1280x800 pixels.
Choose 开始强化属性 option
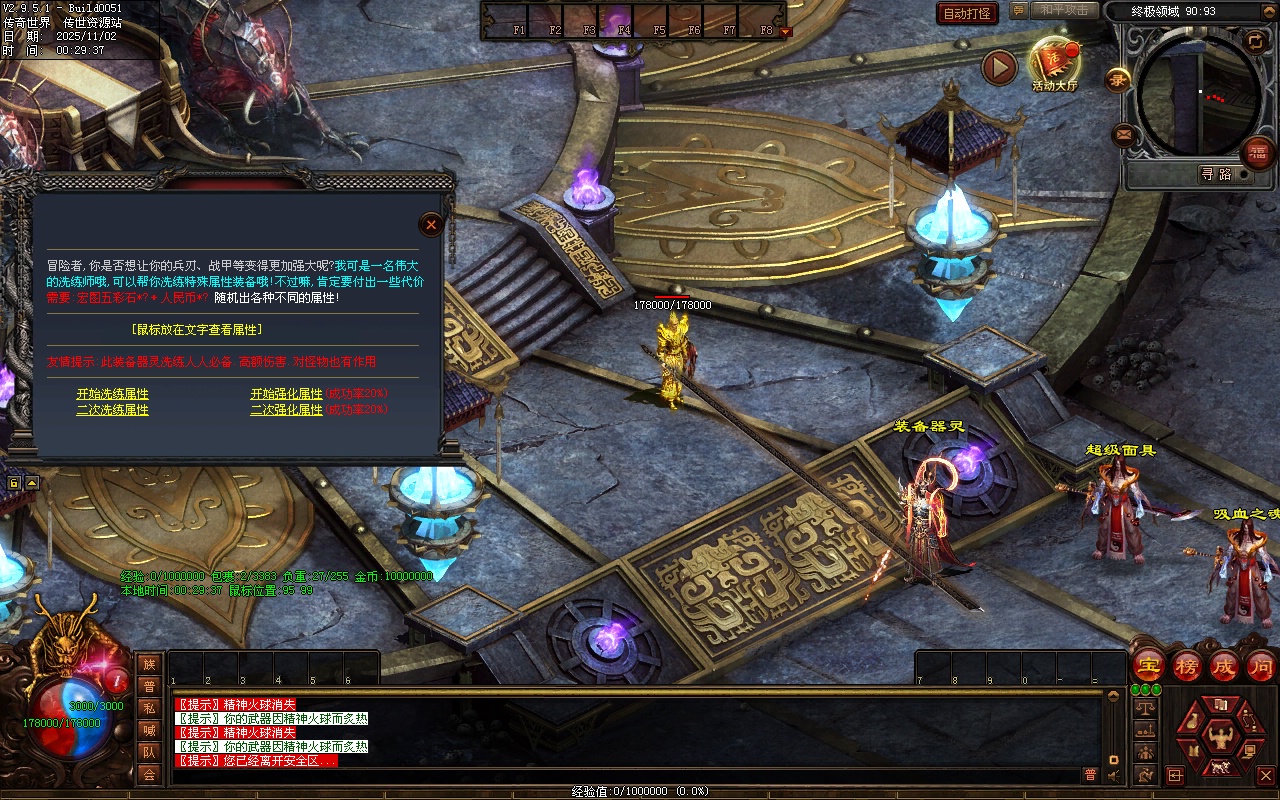click(286, 394)
